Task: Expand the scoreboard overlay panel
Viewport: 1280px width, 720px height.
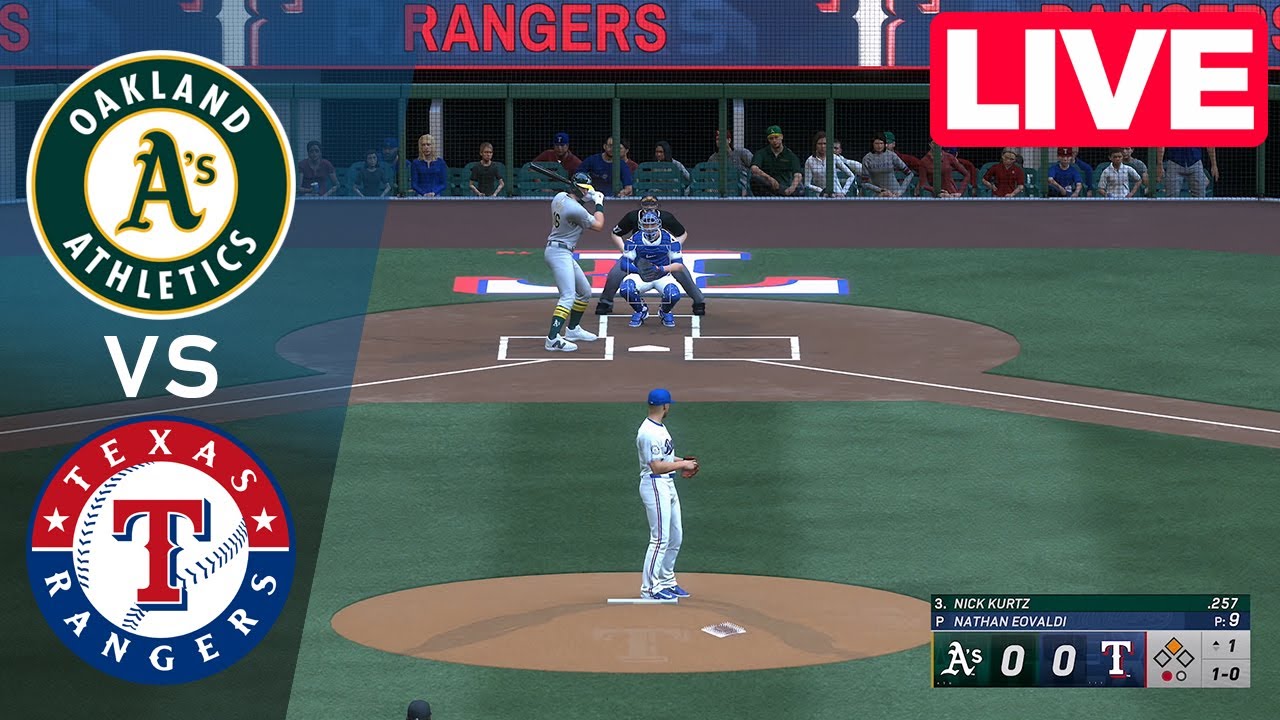Action: coord(1090,640)
